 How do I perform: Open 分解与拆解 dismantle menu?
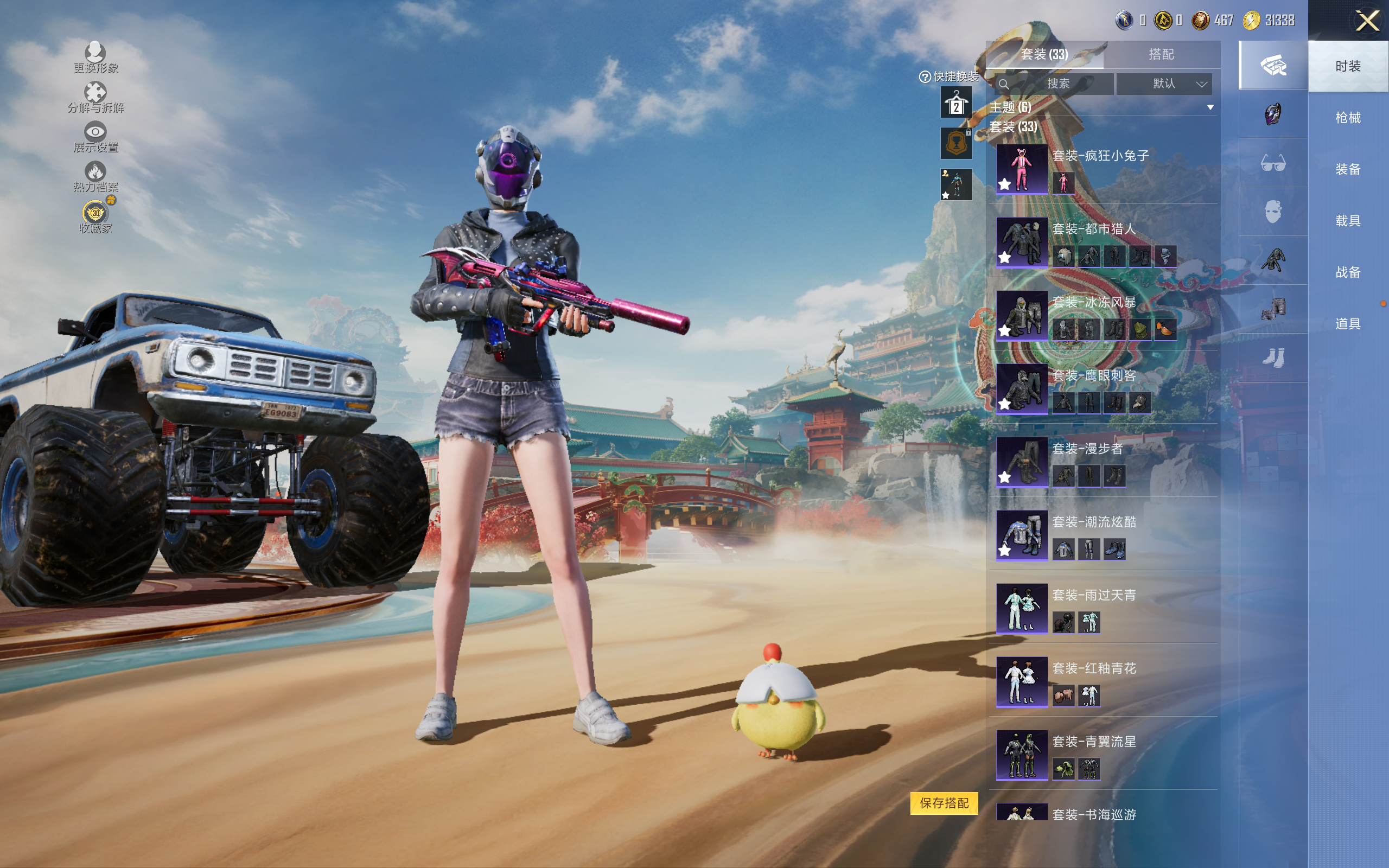(x=95, y=98)
